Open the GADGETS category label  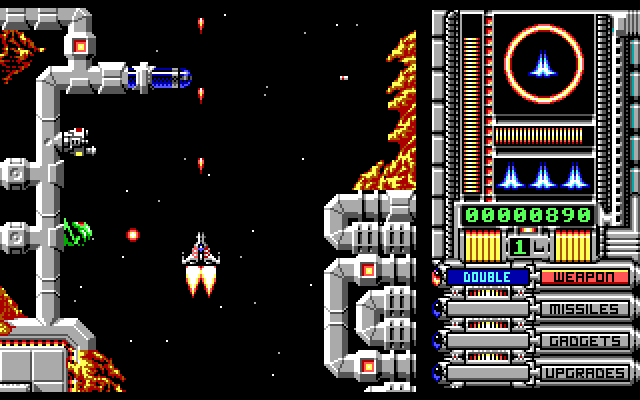pyautogui.click(x=586, y=341)
